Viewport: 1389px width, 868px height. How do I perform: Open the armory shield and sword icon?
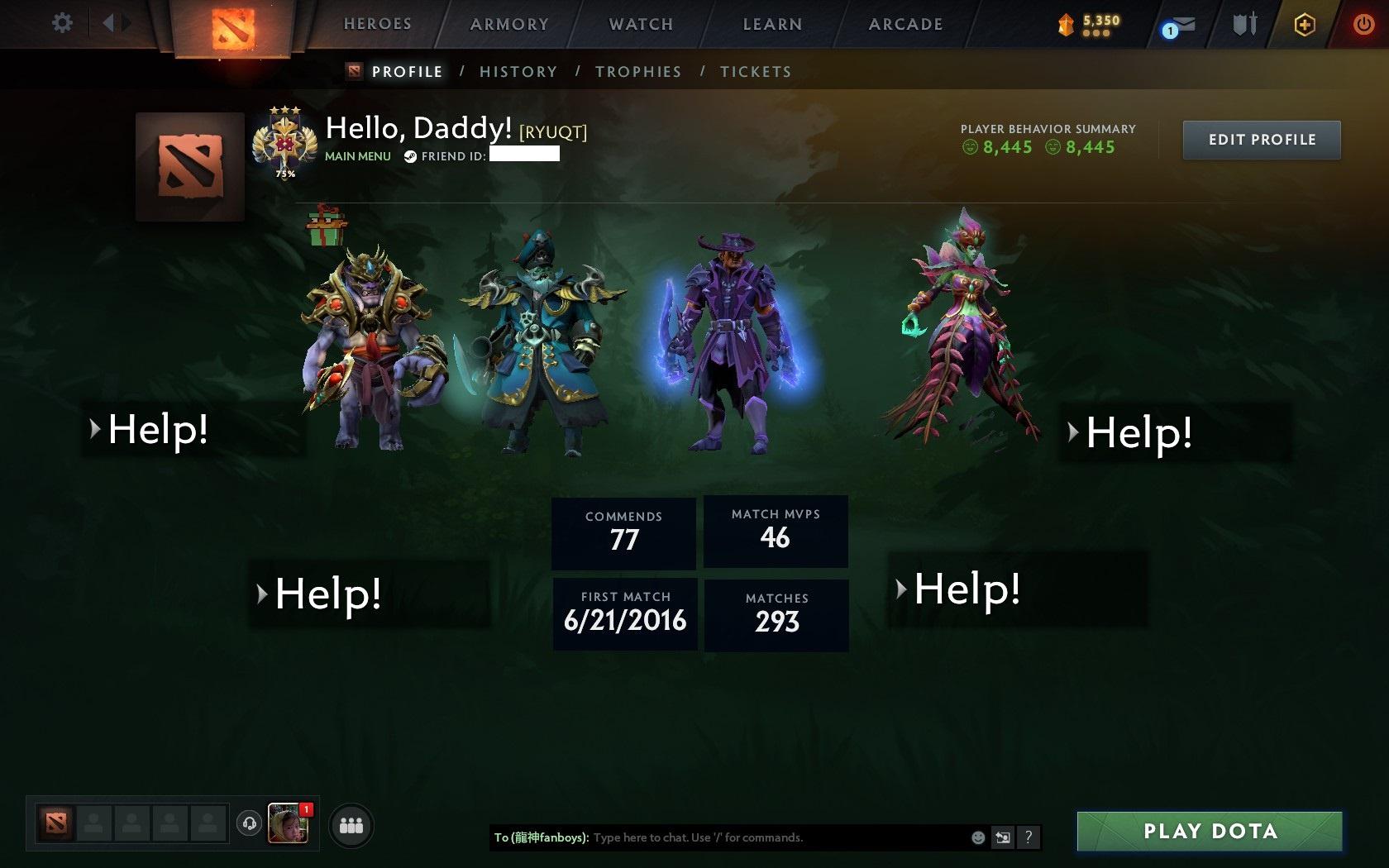(1243, 25)
